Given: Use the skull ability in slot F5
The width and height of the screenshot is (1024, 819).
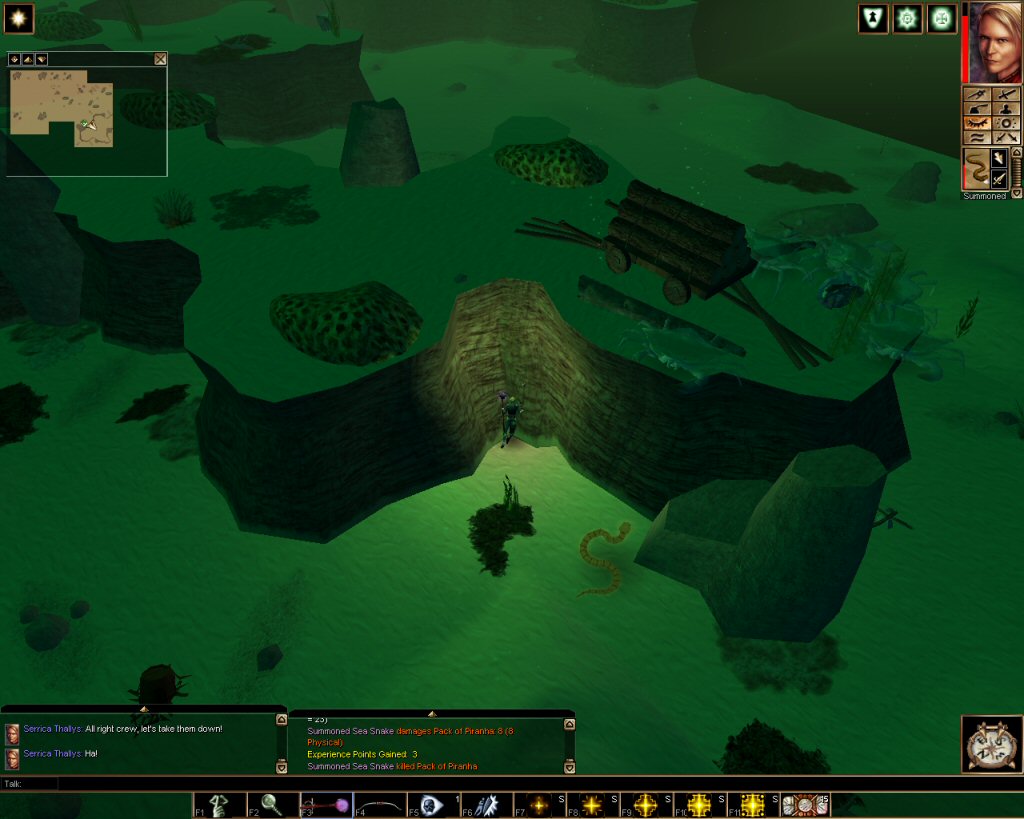Looking at the screenshot, I should tap(432, 805).
